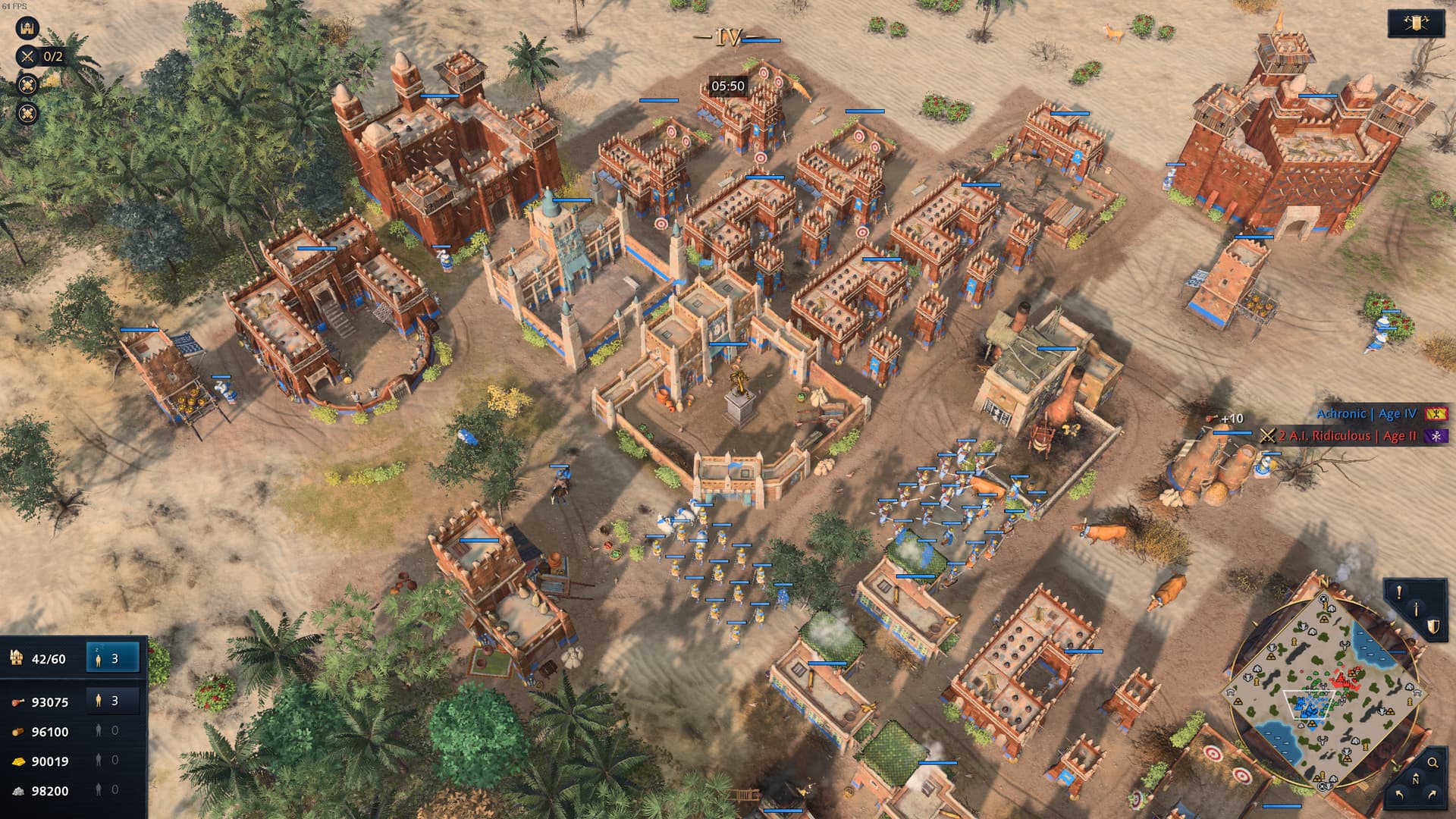This screenshot has width=1456, height=819.
Task: Select the capital town center icon
Action: pos(27,28)
